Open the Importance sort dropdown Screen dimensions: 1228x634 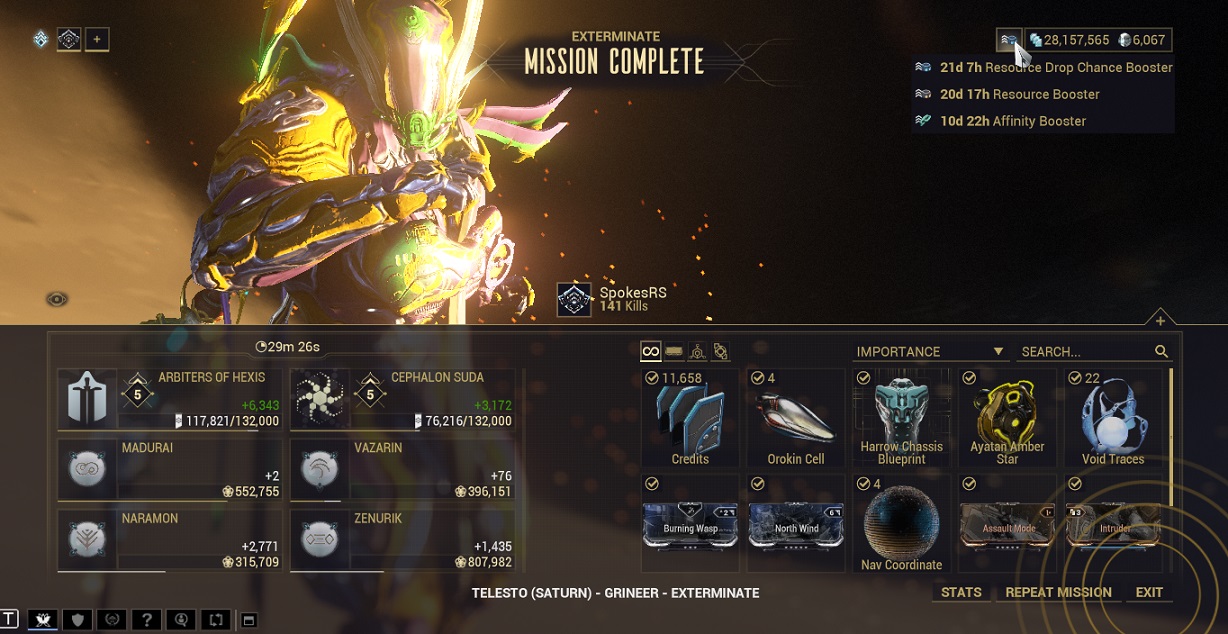(929, 352)
